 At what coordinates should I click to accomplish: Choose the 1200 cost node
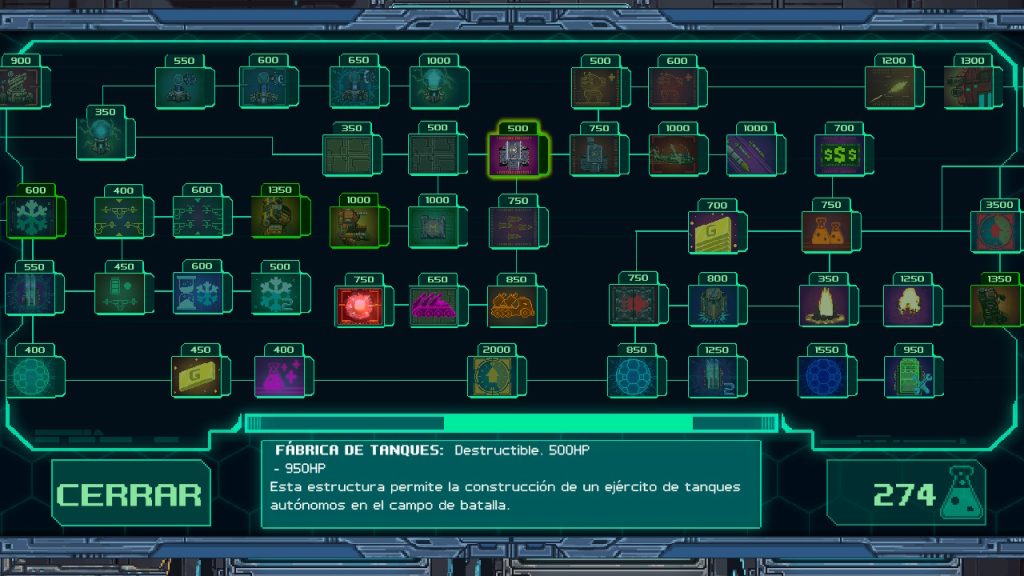(x=892, y=87)
